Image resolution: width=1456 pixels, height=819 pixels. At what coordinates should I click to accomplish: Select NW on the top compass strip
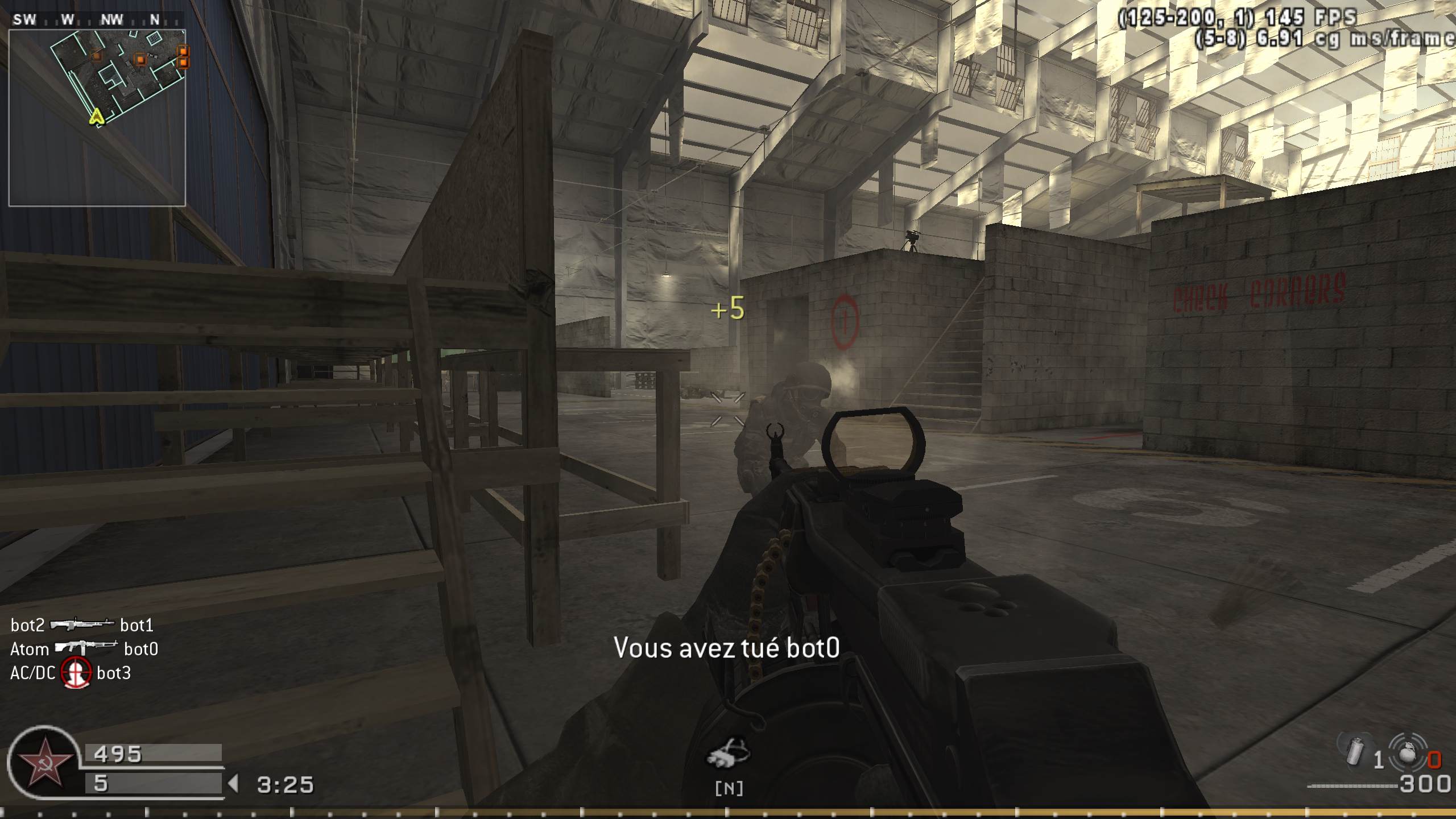click(111, 19)
